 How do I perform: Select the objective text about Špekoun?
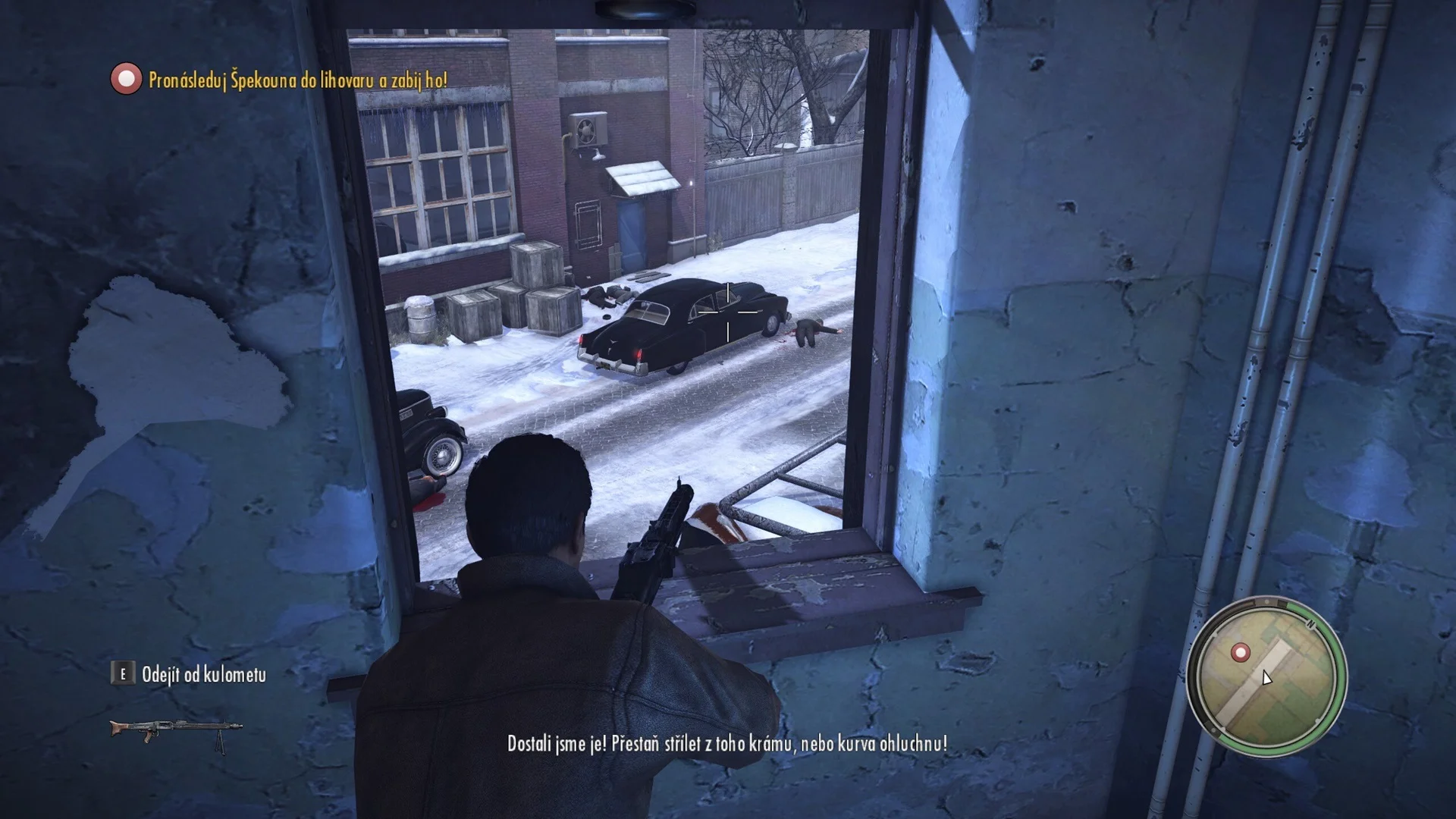[297, 80]
